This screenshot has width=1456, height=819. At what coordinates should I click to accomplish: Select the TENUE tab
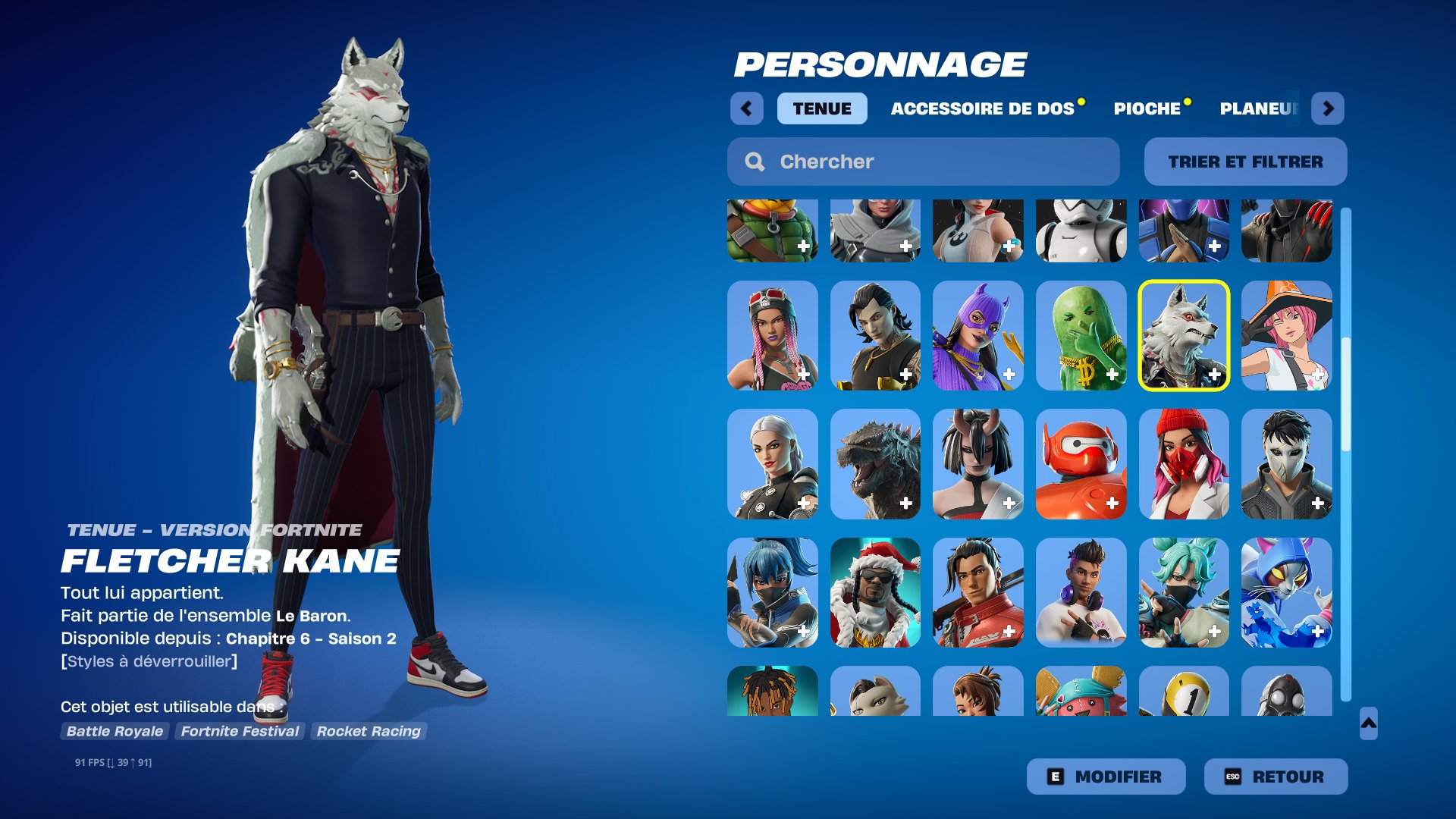821,108
